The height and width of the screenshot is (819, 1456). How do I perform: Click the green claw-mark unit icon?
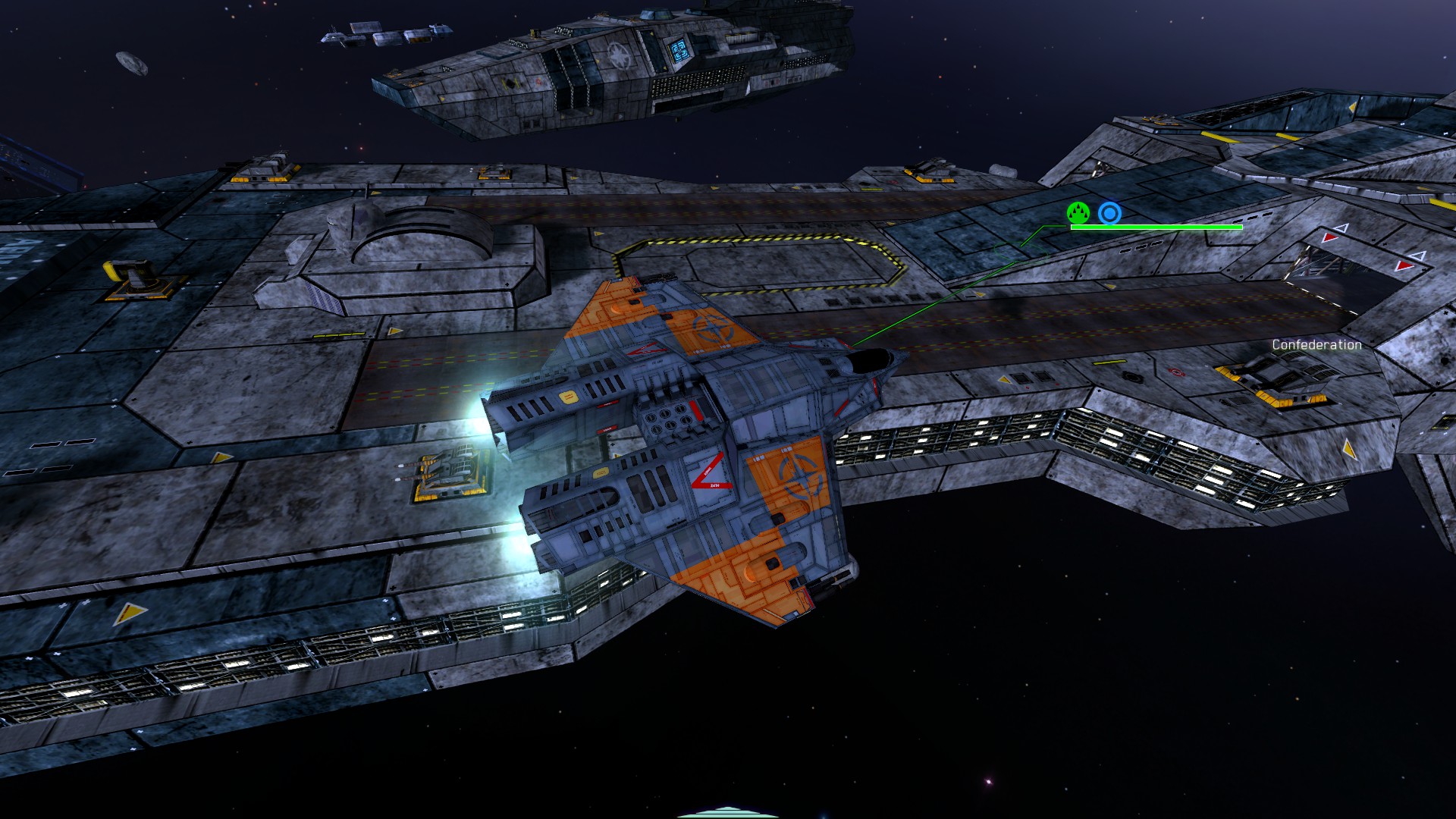(x=1078, y=213)
